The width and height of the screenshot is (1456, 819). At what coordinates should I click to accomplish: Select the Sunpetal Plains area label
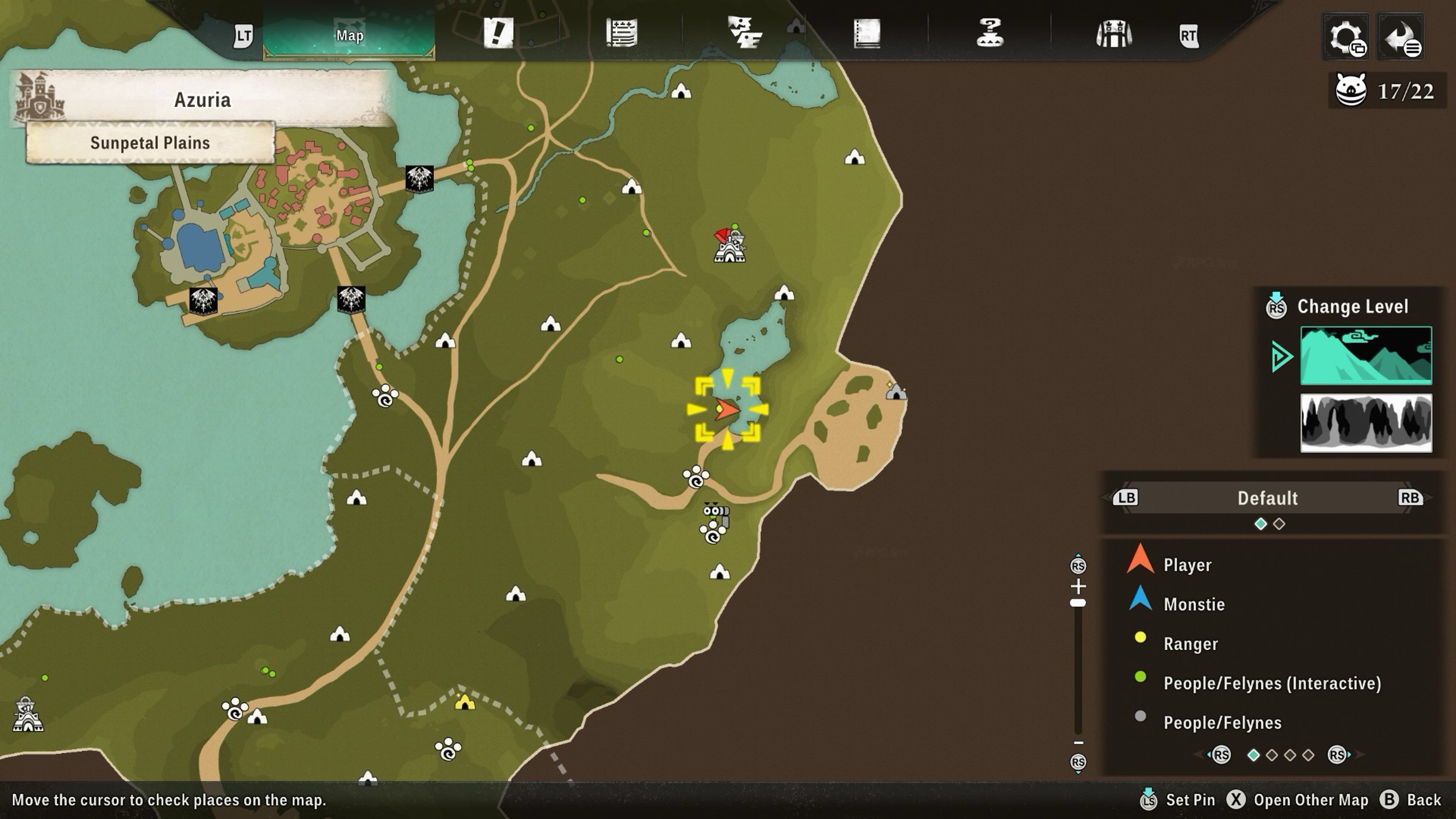[150, 143]
